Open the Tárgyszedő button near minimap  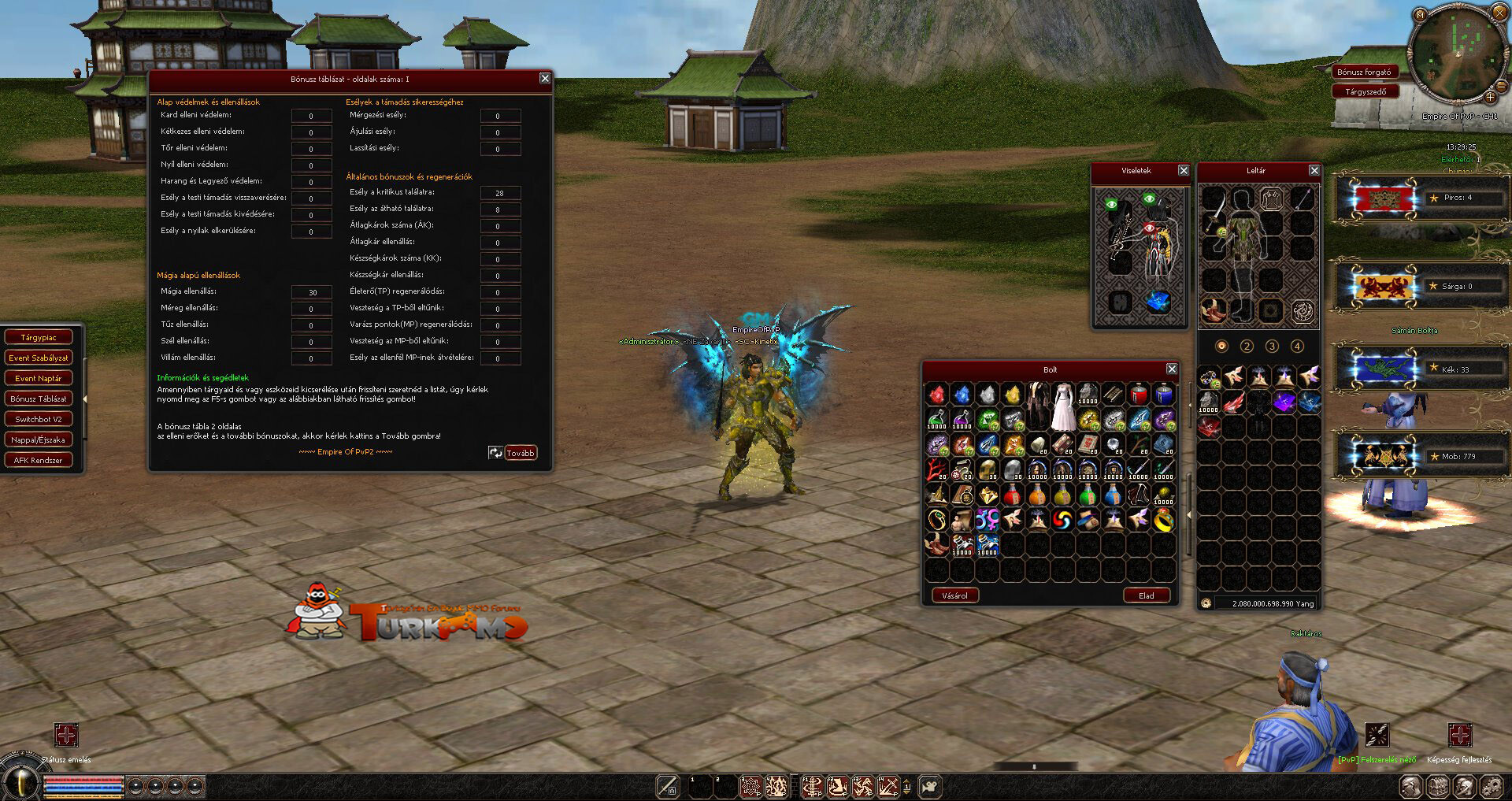pyautogui.click(x=1366, y=91)
